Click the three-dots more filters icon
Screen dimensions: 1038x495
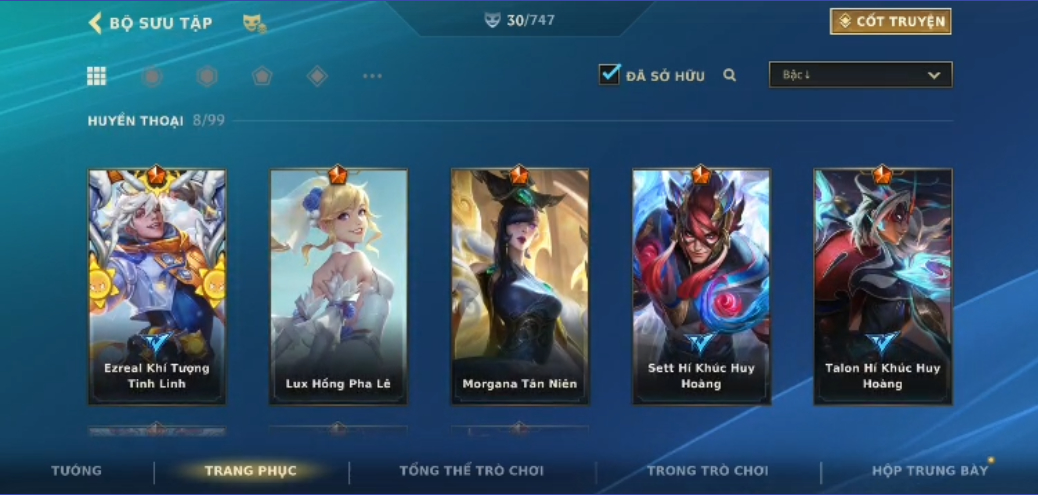tap(372, 76)
